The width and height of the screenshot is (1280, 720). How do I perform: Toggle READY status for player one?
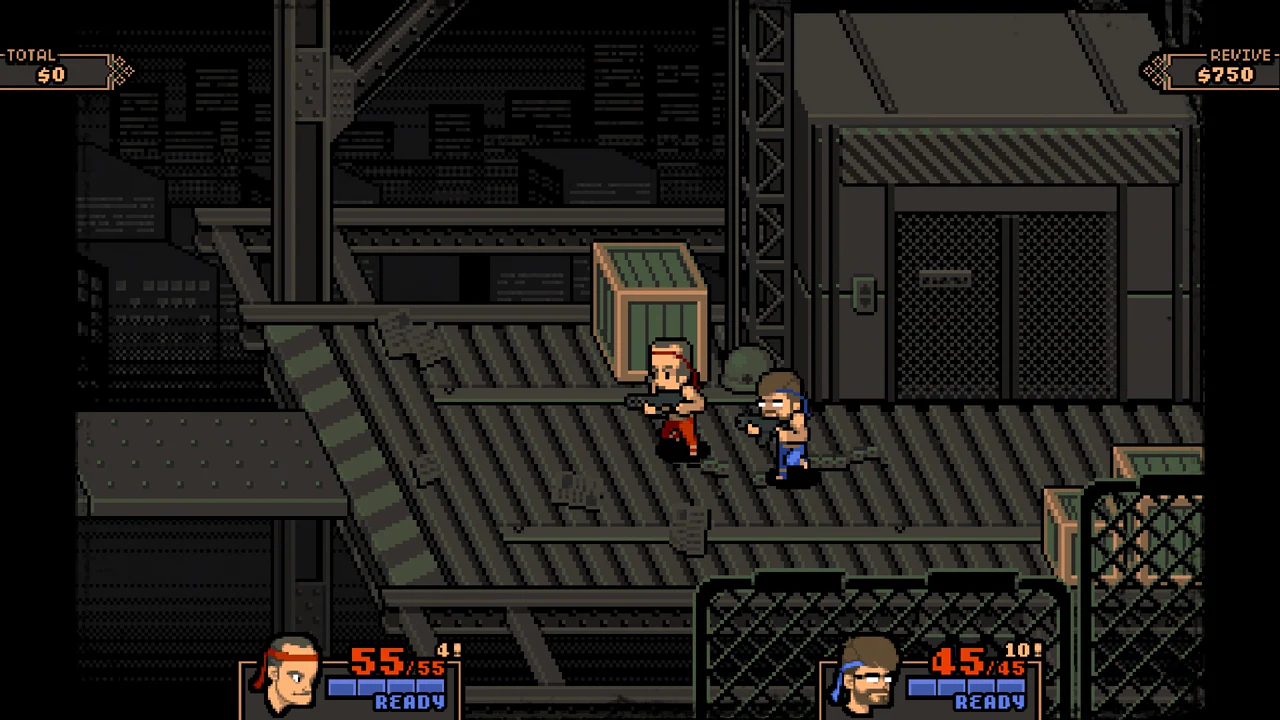pos(410,701)
